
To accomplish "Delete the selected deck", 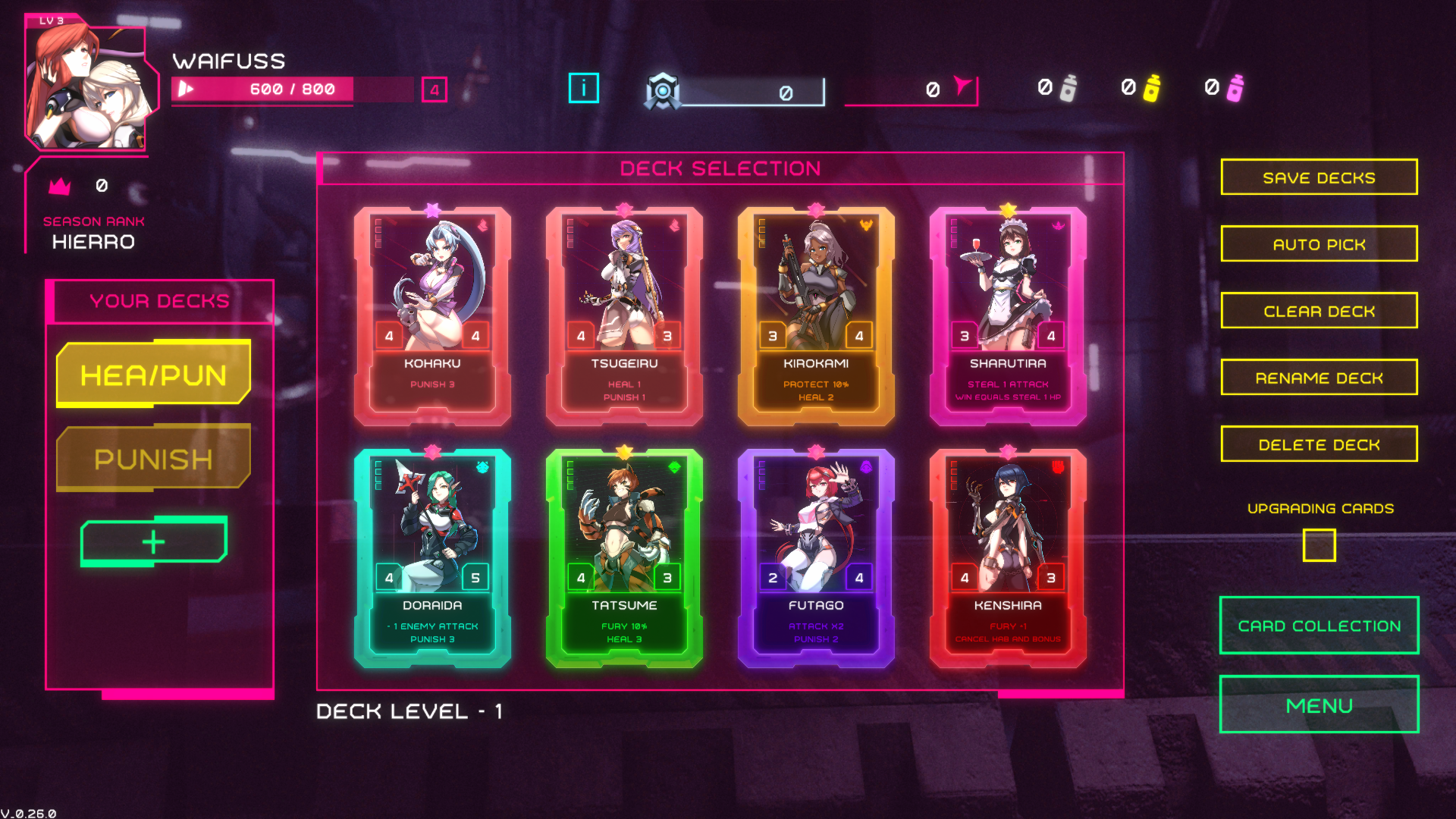I will [1319, 444].
